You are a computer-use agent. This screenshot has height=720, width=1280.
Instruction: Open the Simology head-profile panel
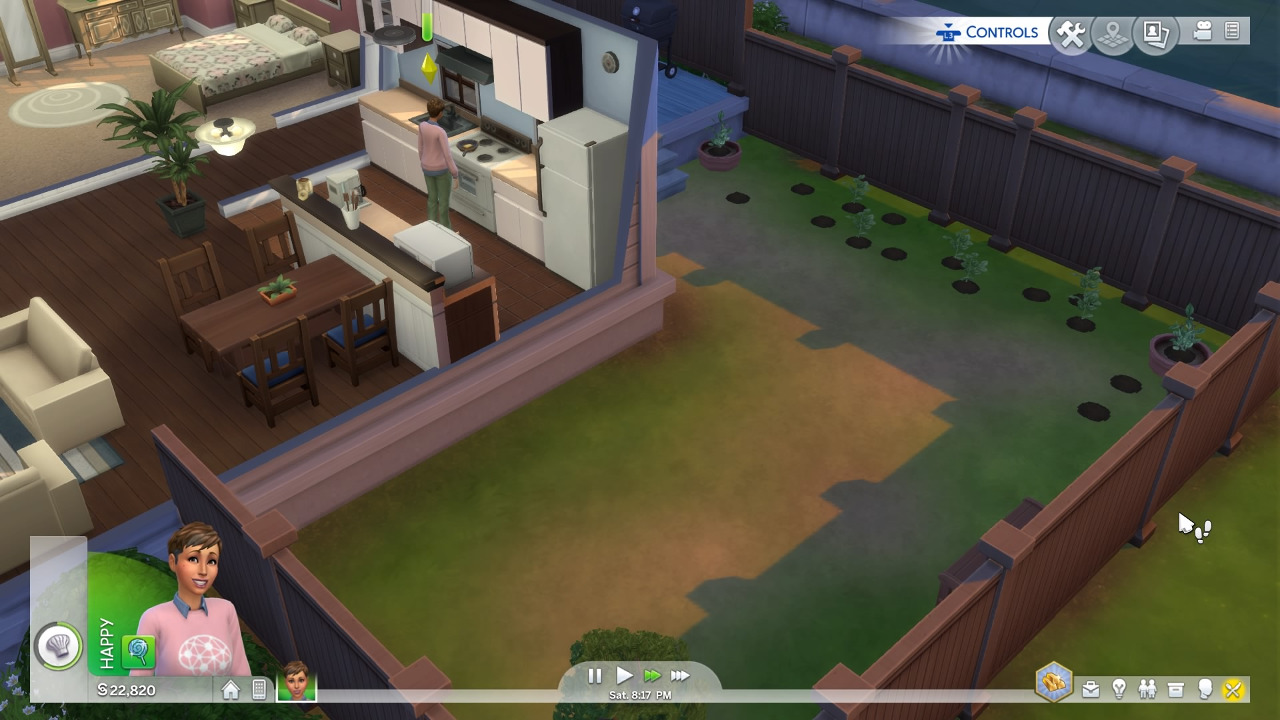click(1205, 689)
